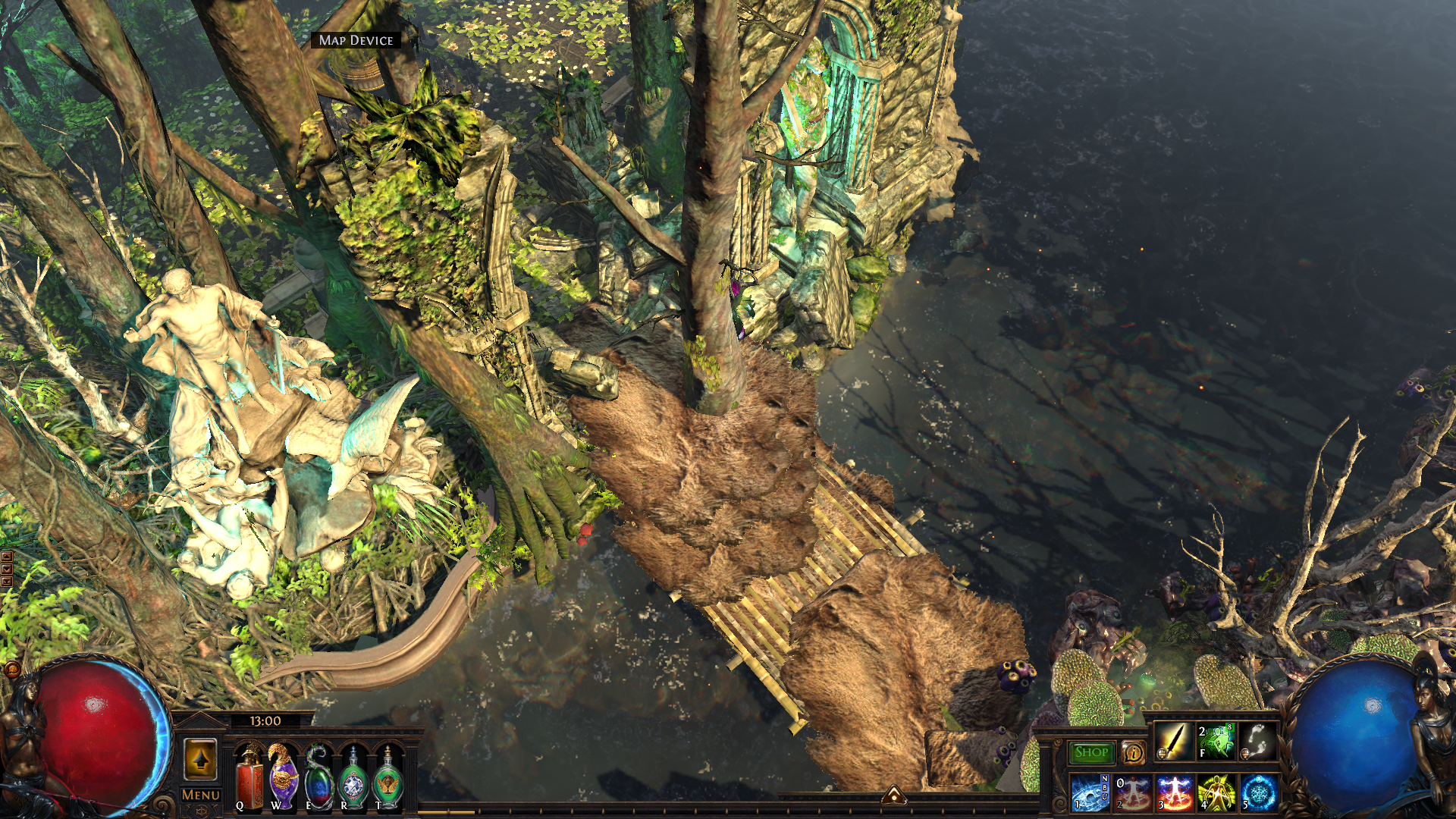Image resolution: width=1456 pixels, height=819 pixels.
Task: Open the green Shop button
Action: (x=1091, y=752)
